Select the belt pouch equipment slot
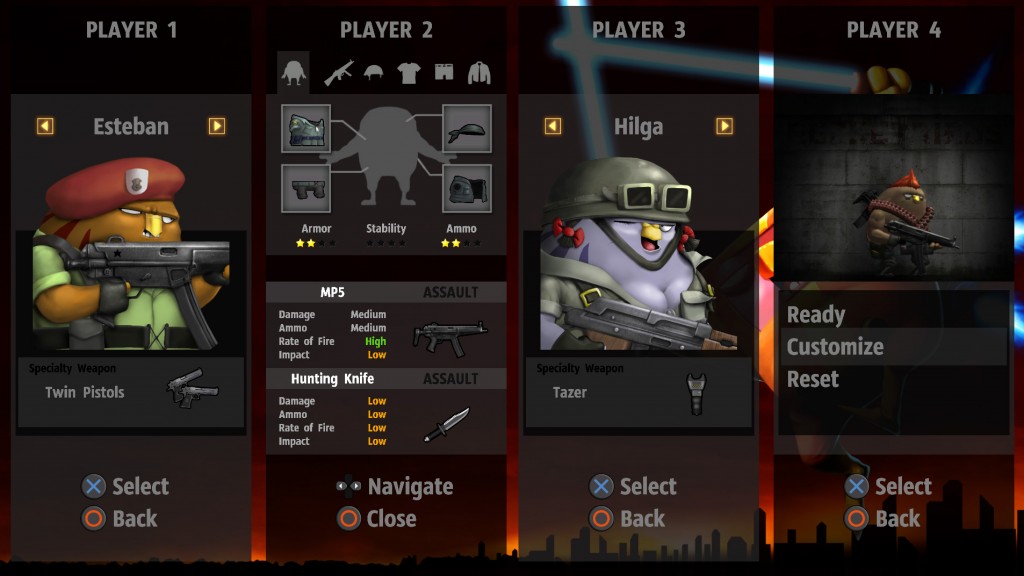 pos(306,188)
